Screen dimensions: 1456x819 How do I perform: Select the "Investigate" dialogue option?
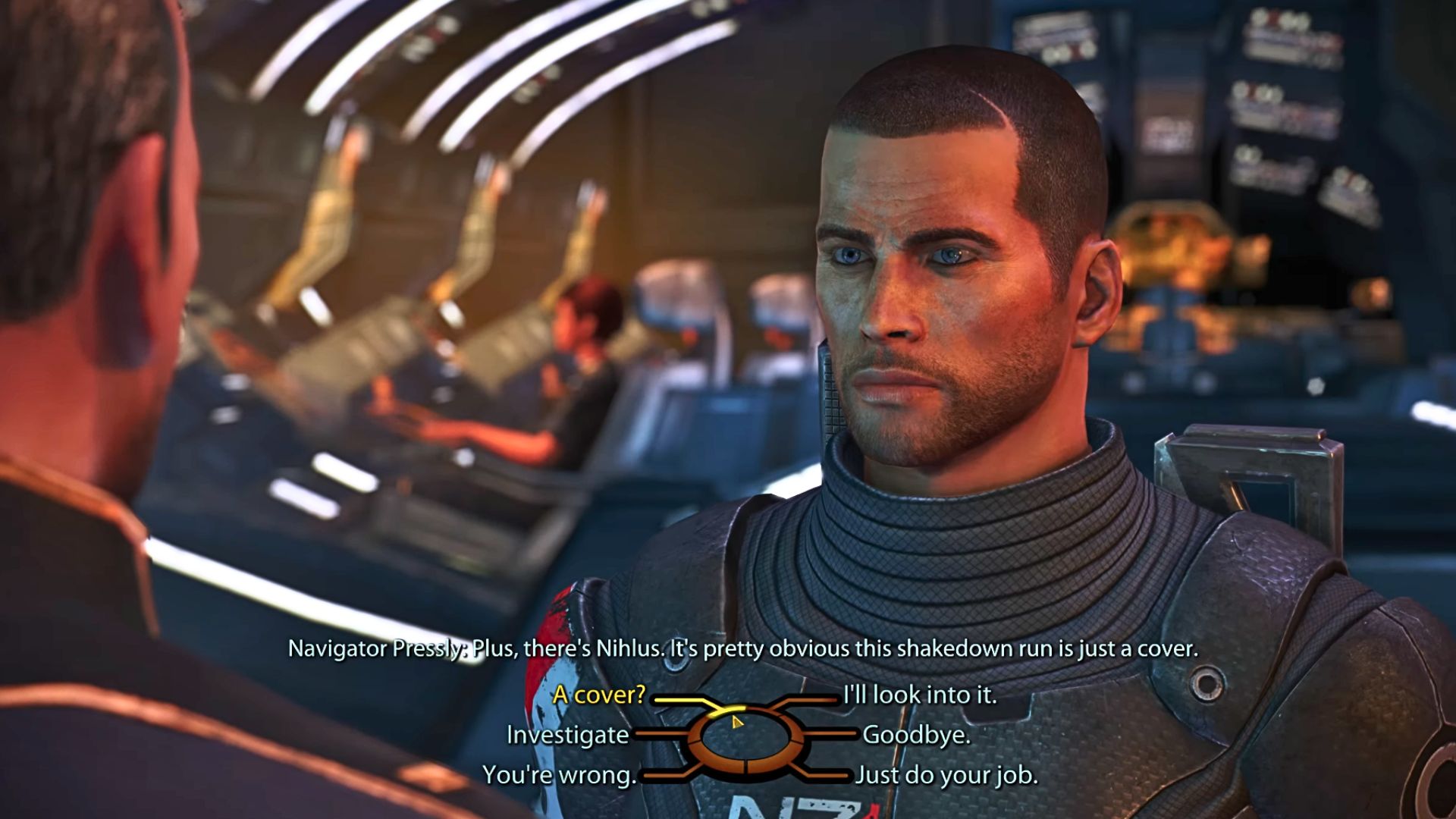click(x=567, y=735)
